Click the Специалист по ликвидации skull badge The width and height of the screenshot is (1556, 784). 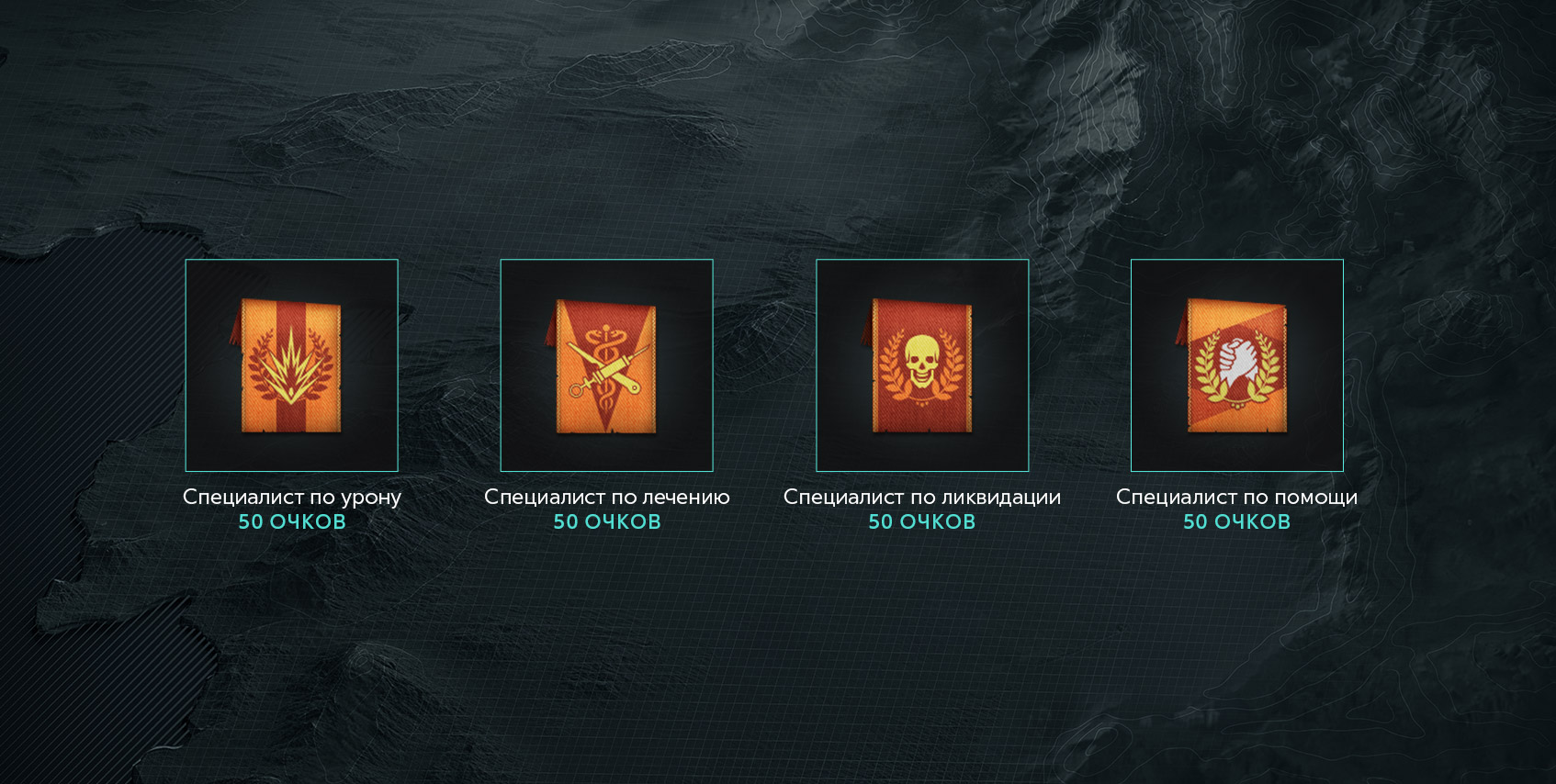tap(922, 365)
